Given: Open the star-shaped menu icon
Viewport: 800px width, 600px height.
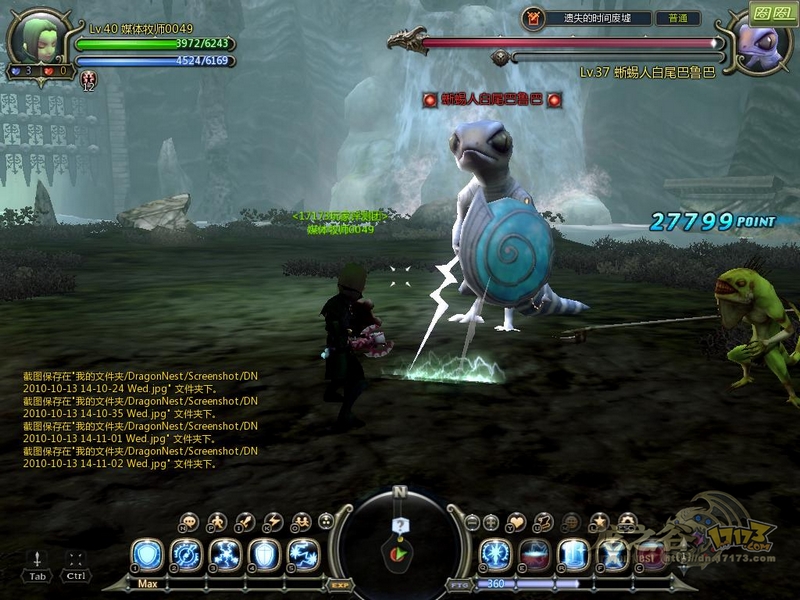Looking at the screenshot, I should pos(599,521).
